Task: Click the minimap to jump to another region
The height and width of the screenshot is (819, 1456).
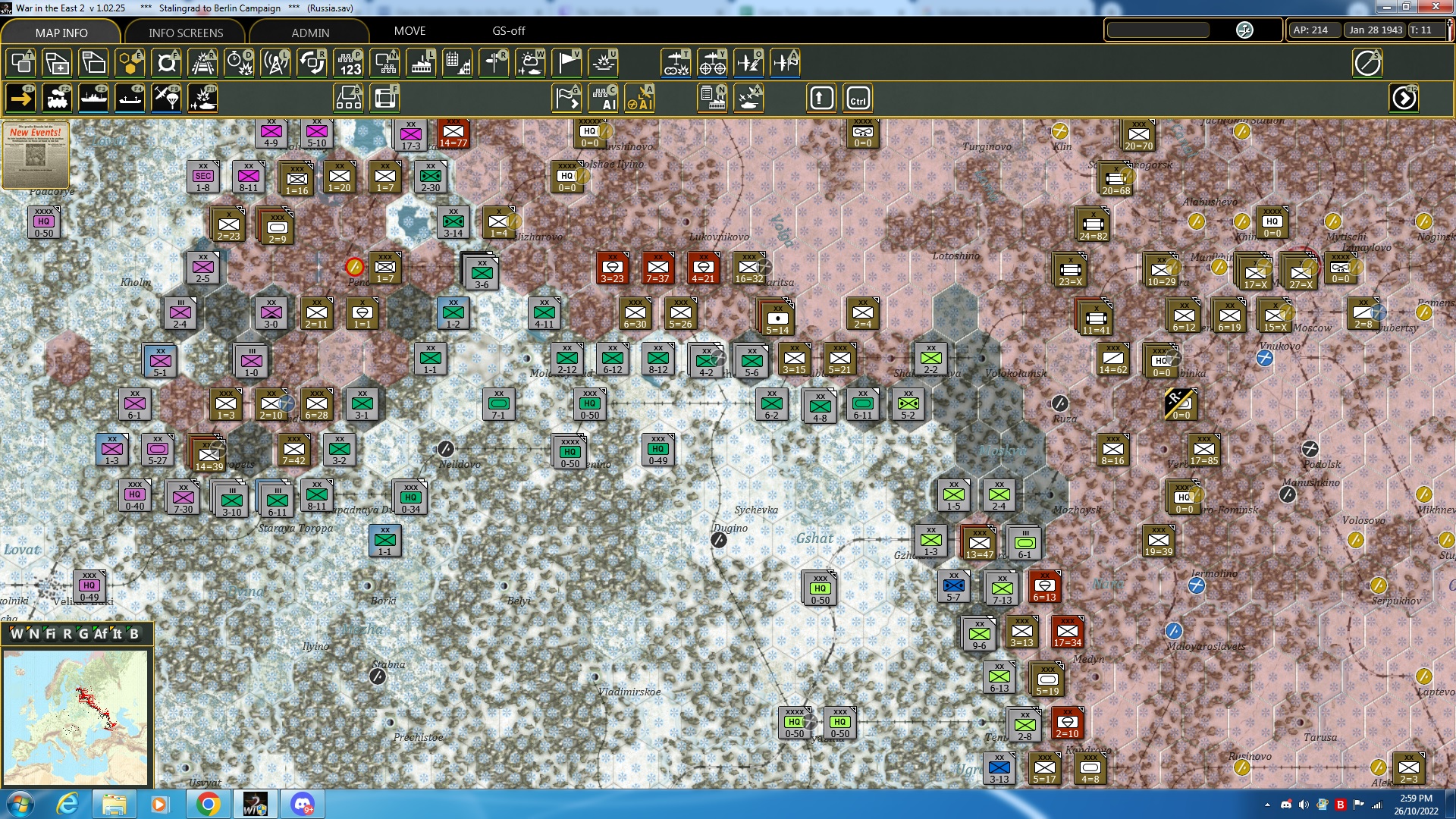Action: 76,717
